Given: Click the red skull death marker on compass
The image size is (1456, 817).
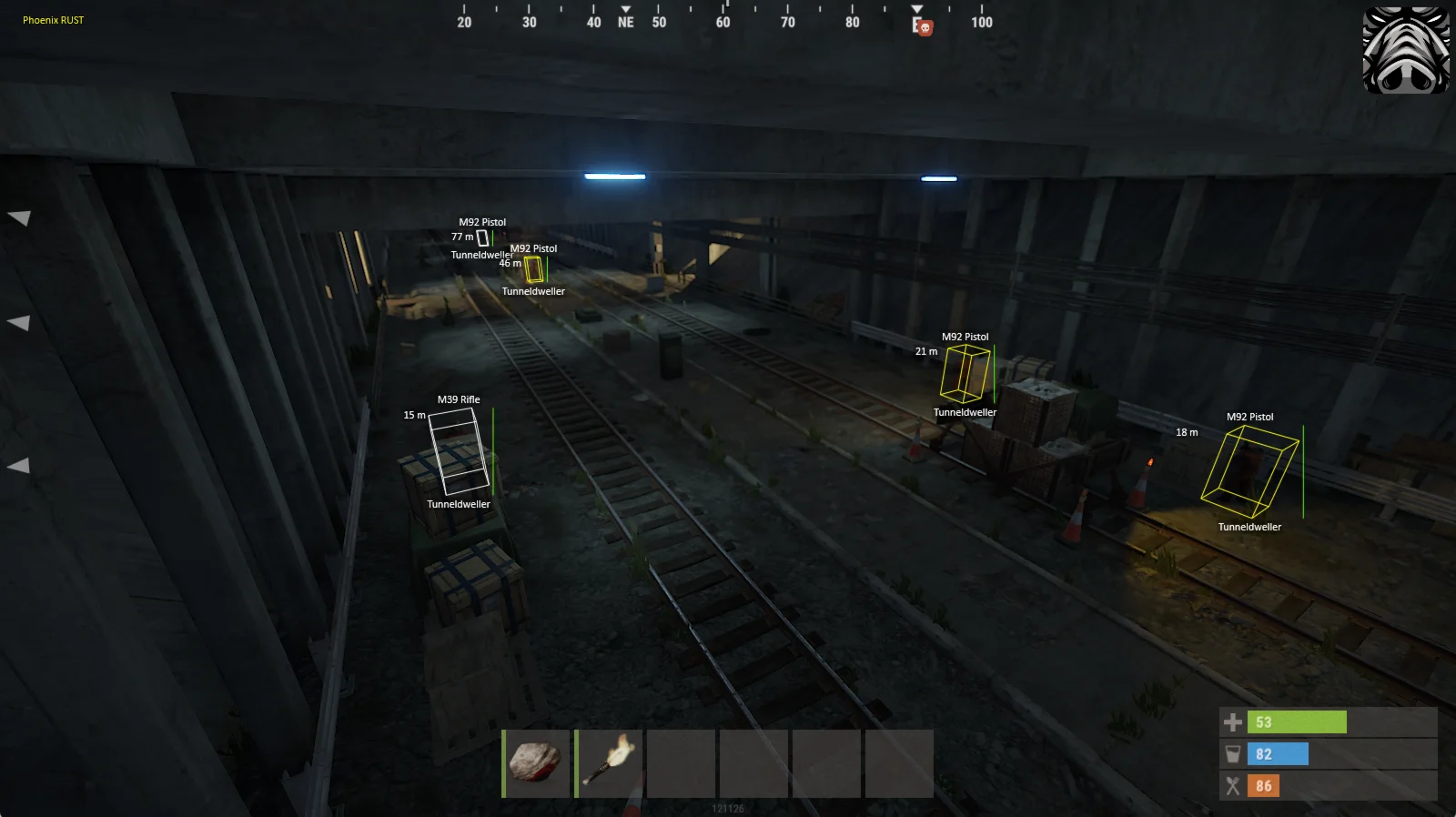Looking at the screenshot, I should click(x=925, y=28).
